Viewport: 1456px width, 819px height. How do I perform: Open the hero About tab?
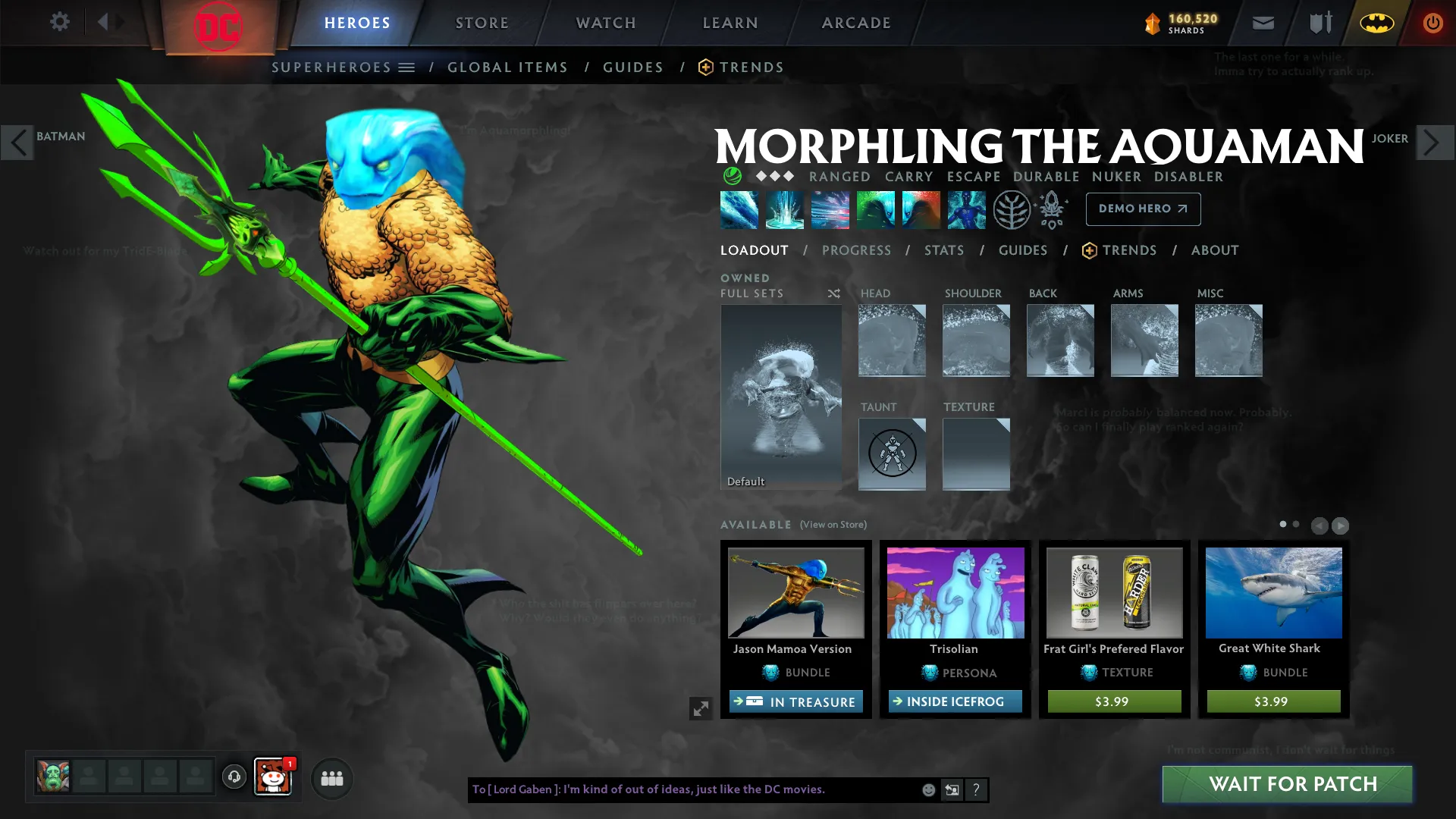coord(1214,250)
